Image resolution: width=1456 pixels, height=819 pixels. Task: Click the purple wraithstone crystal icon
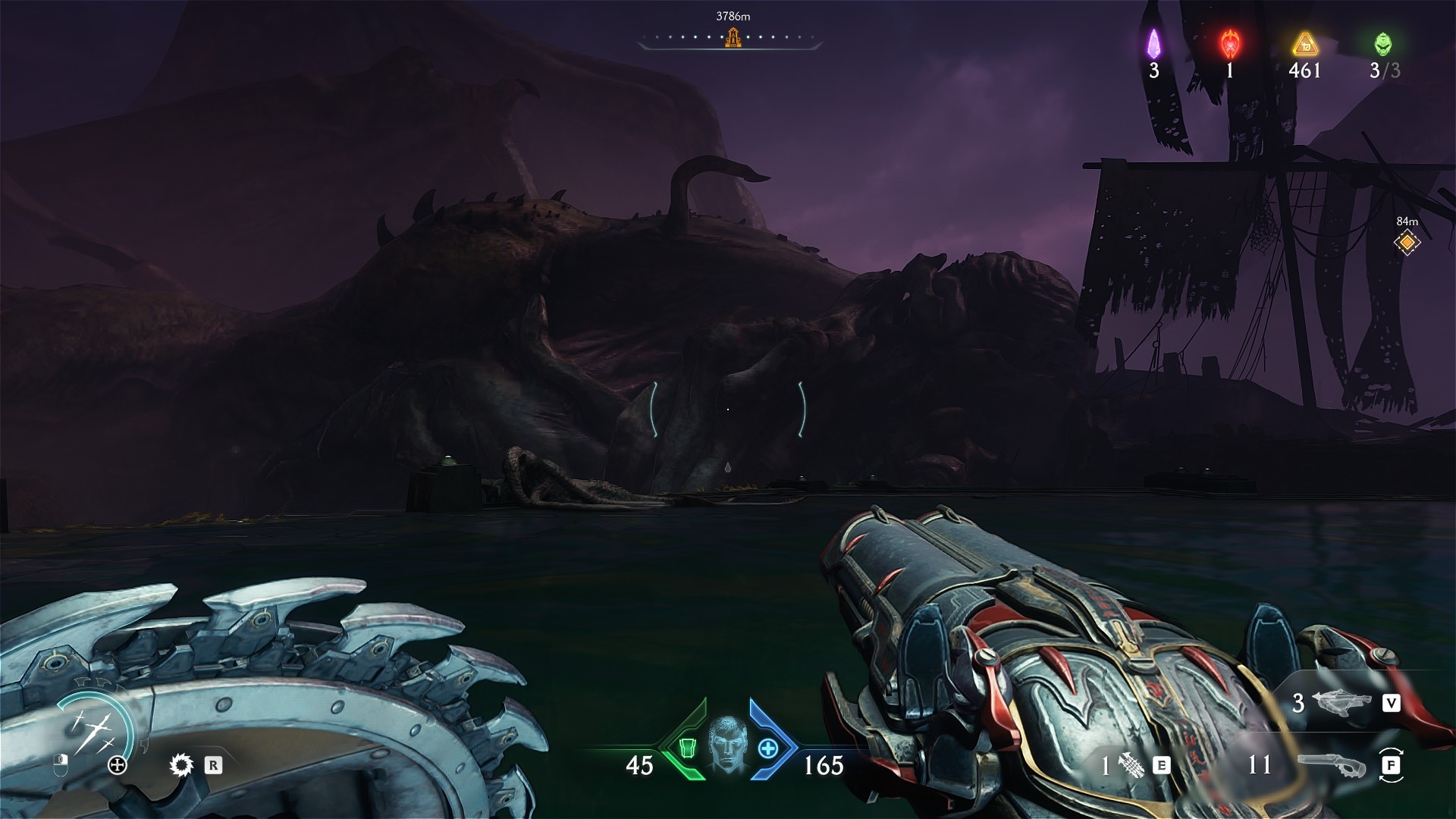click(x=1153, y=44)
